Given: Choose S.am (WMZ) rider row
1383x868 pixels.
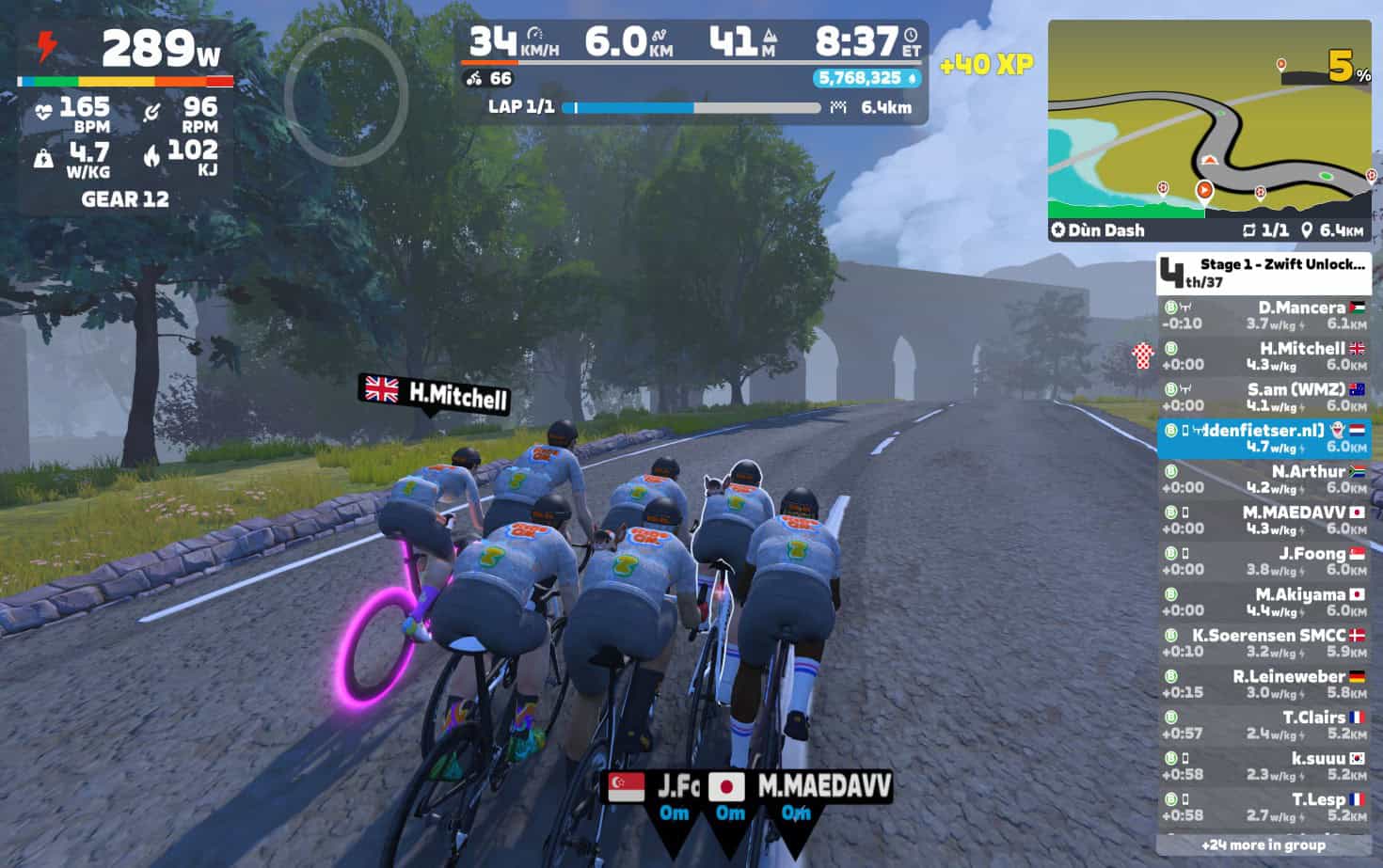Looking at the screenshot, I should (1263, 397).
